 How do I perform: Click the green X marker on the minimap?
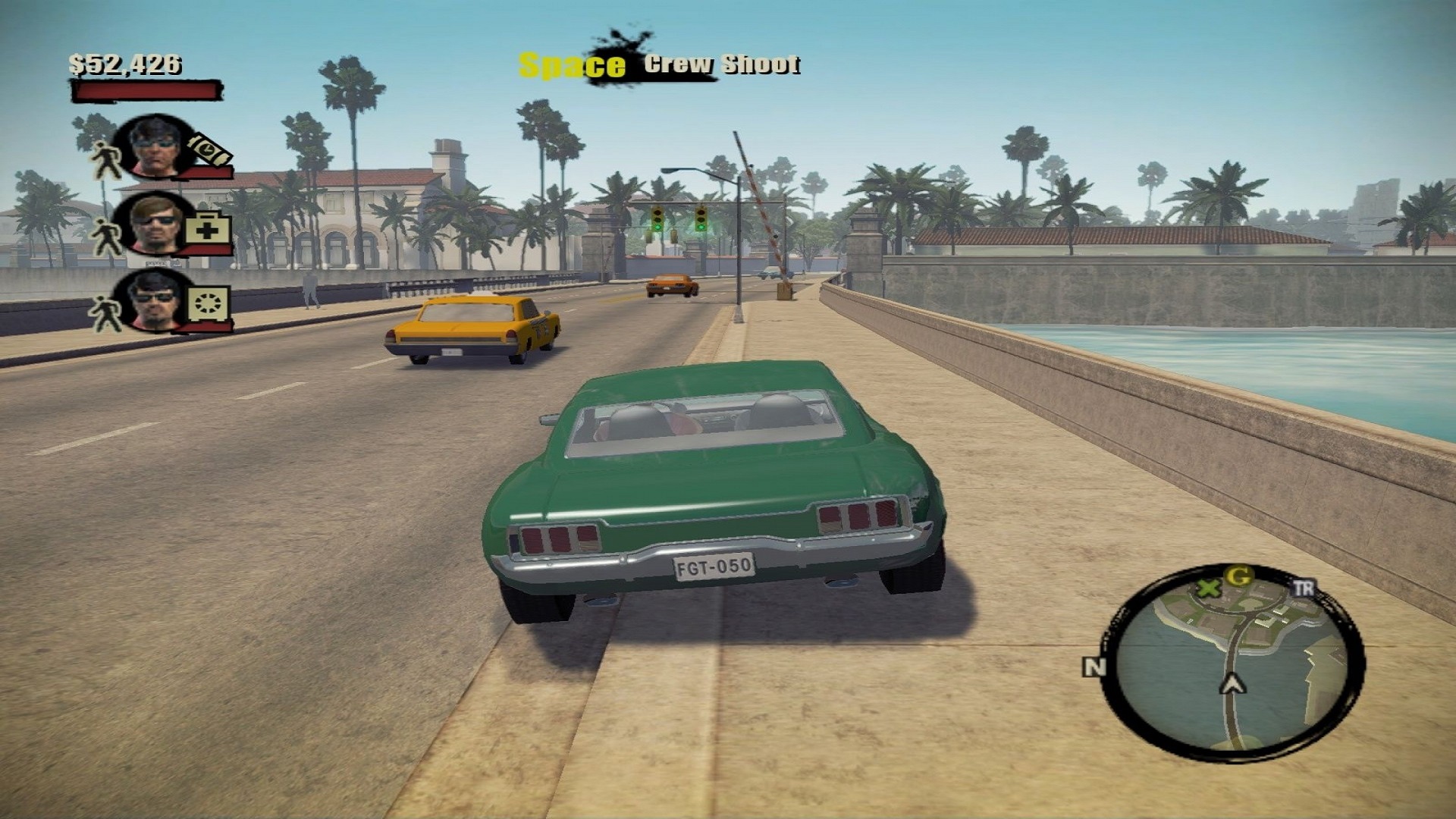point(1208,588)
